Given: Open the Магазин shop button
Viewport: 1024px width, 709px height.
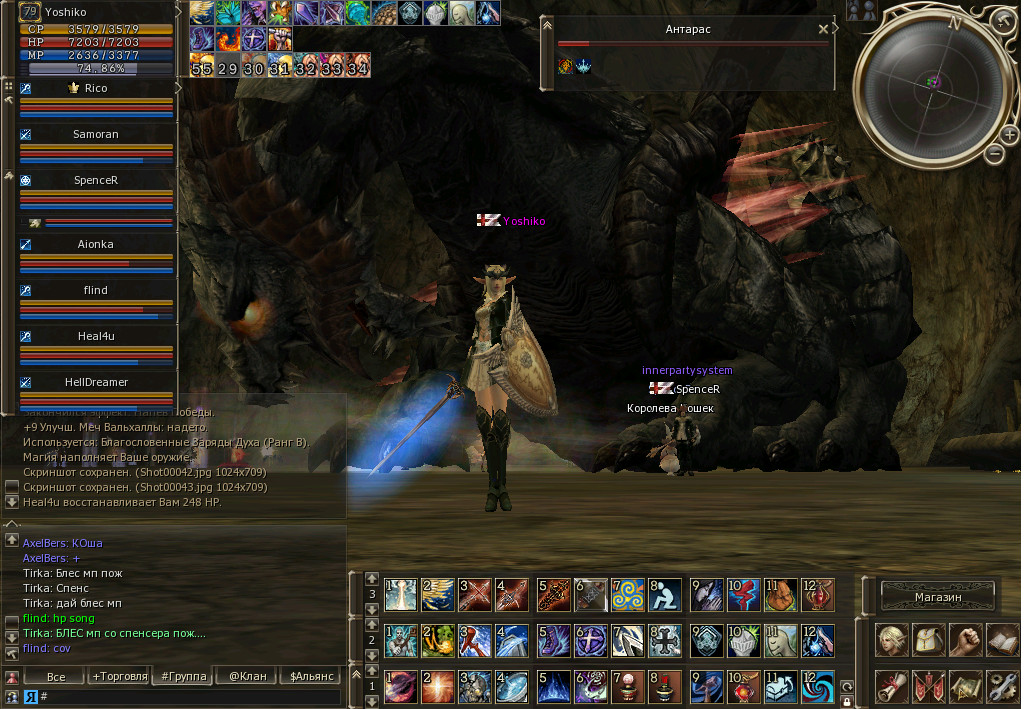Looking at the screenshot, I should tap(938, 597).
